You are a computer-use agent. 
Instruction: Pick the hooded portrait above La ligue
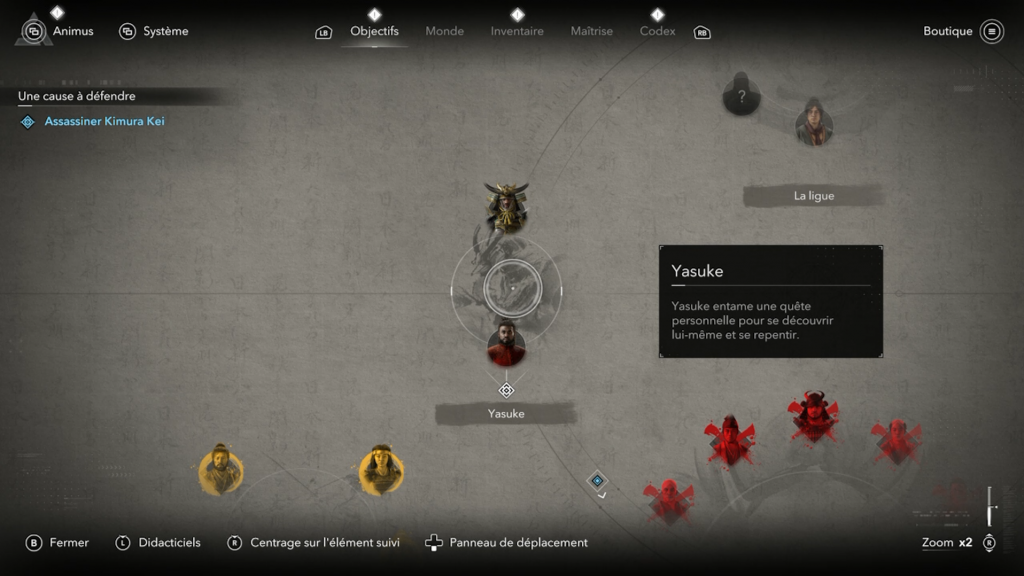coord(814,123)
